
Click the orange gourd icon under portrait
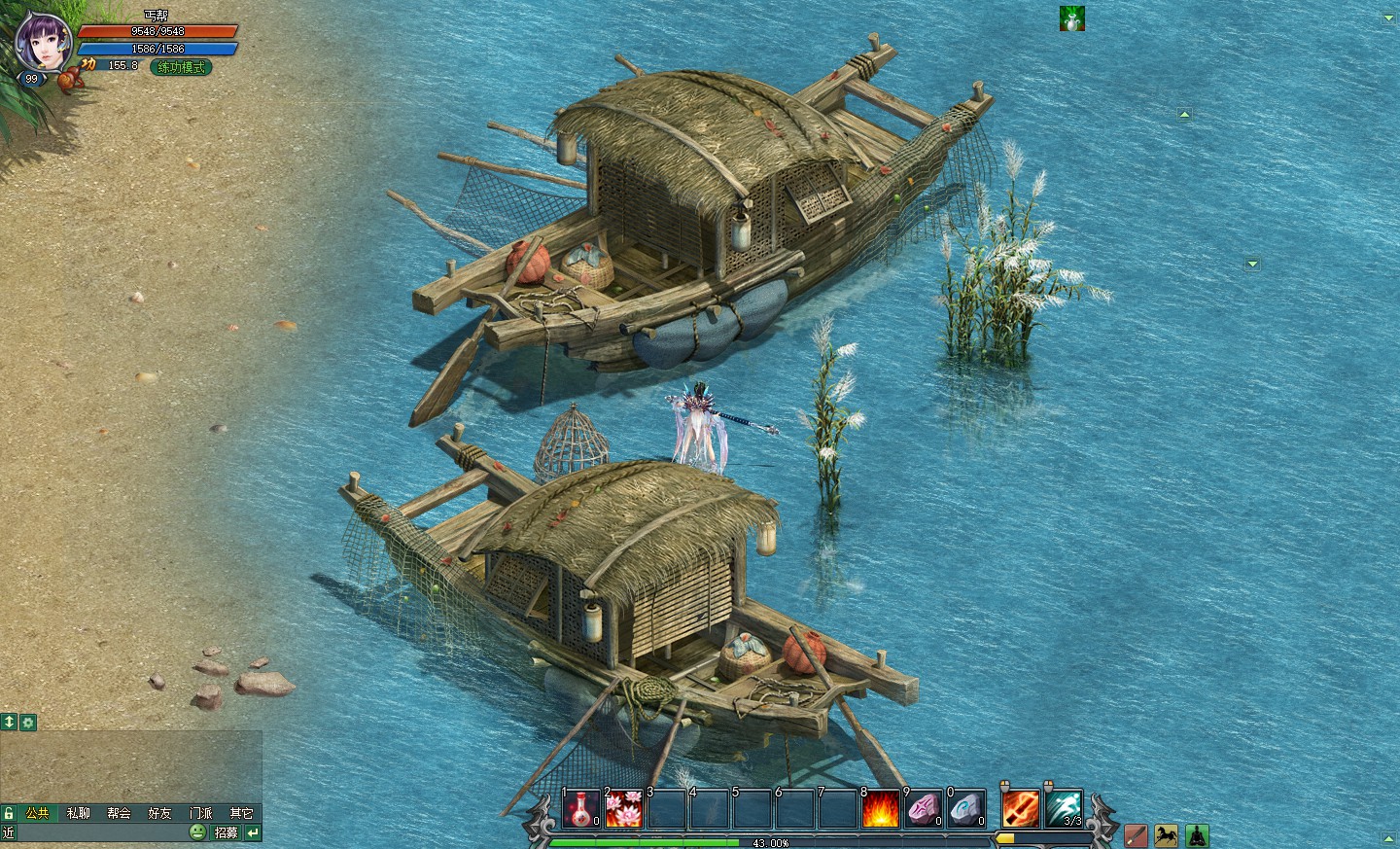[x=68, y=79]
